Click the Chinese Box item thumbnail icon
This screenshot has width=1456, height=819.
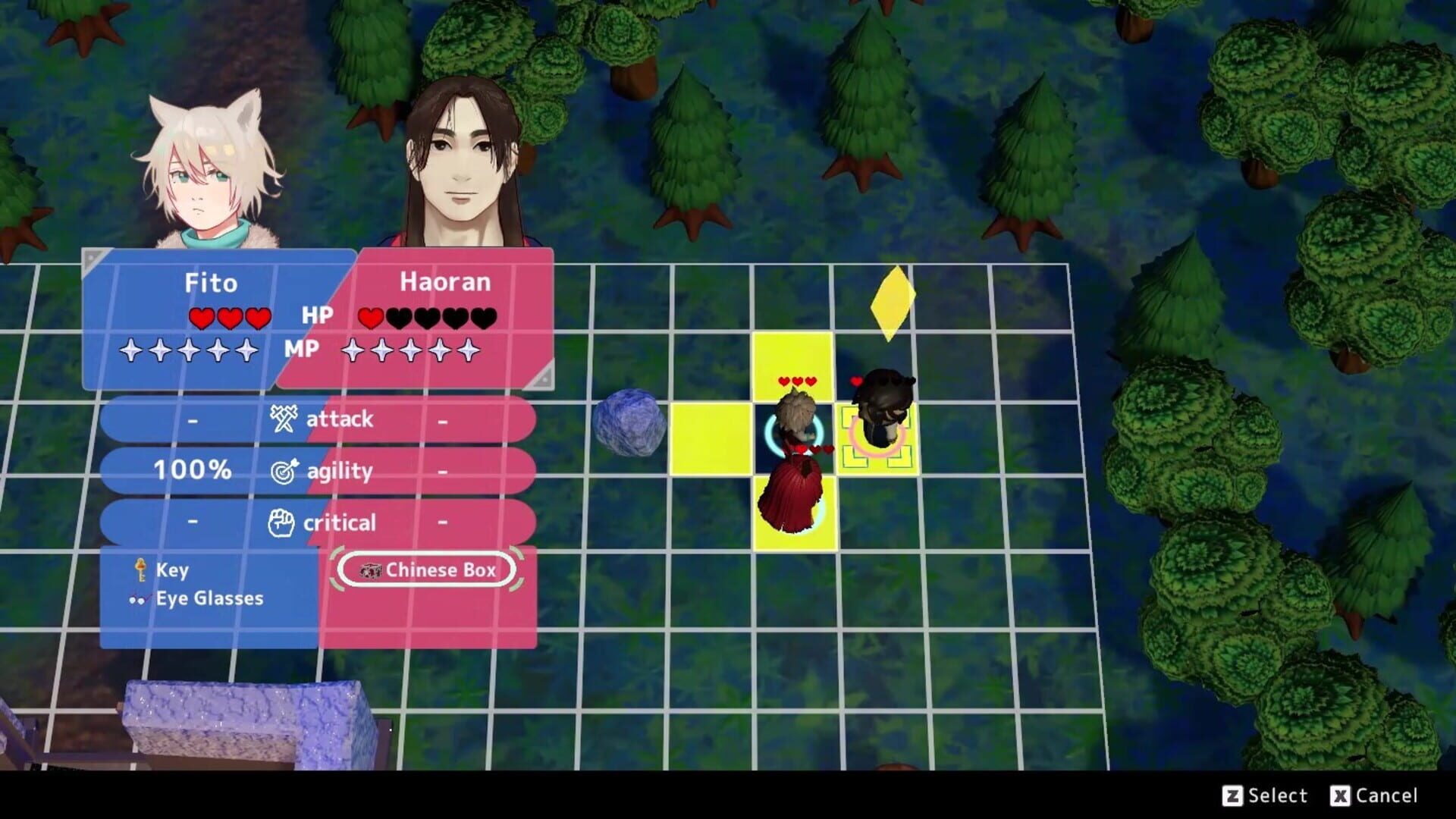click(370, 570)
